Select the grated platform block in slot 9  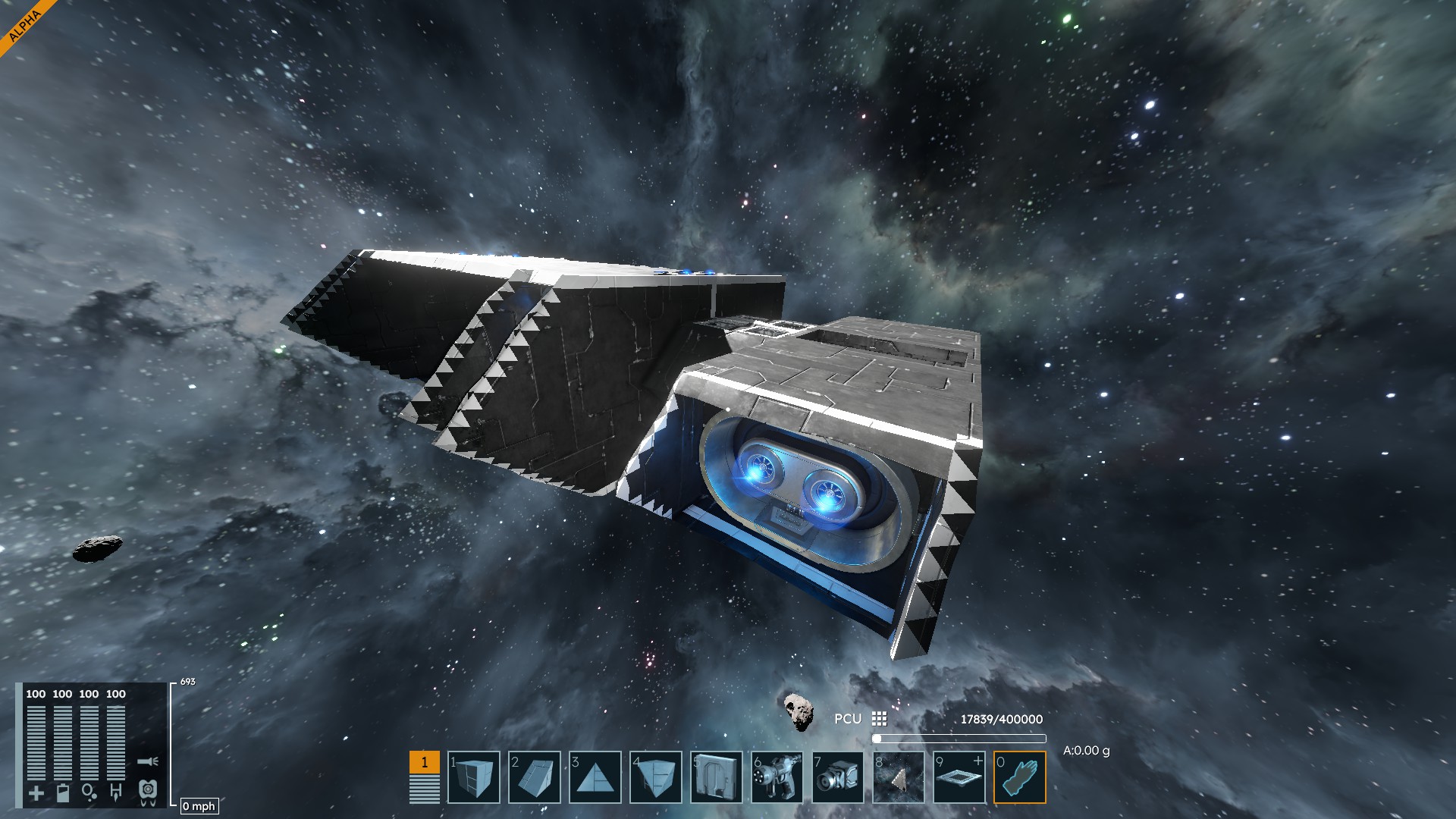[959, 777]
